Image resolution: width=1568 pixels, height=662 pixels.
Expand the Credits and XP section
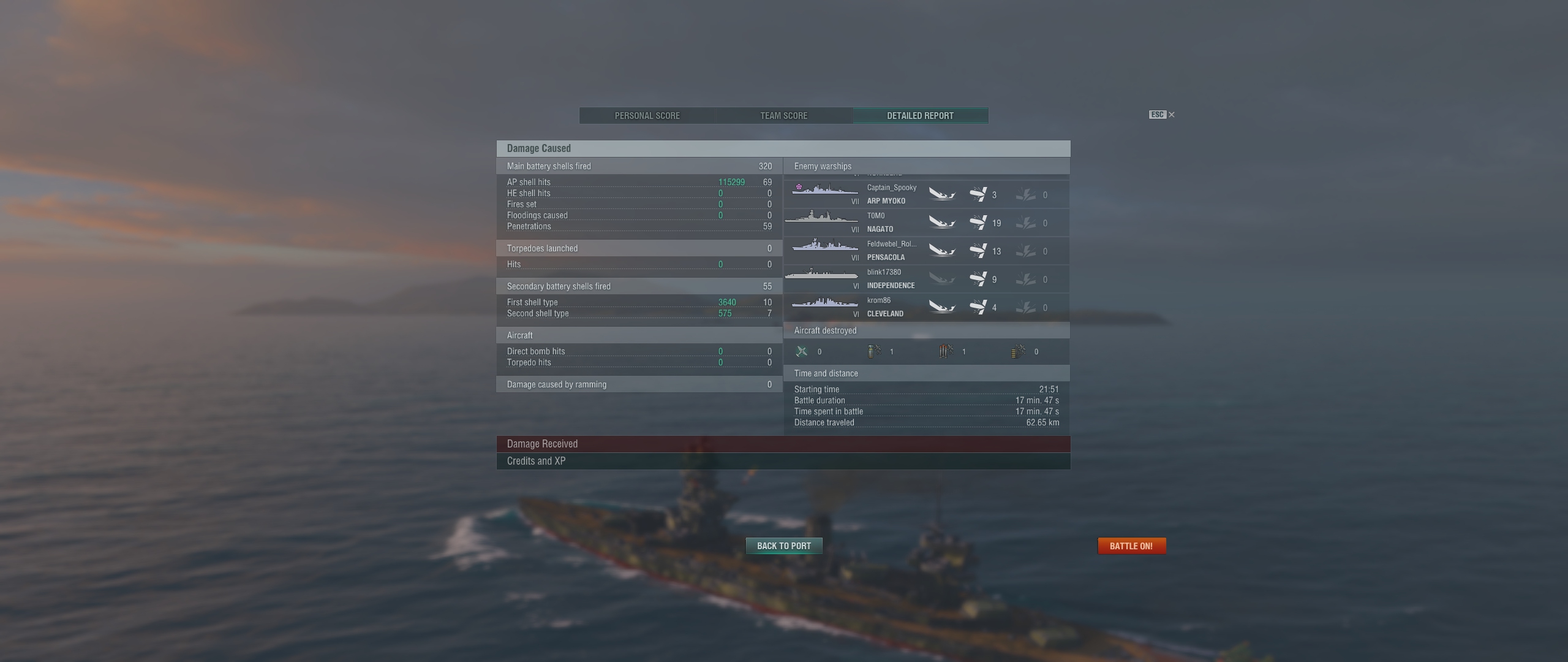pos(783,461)
